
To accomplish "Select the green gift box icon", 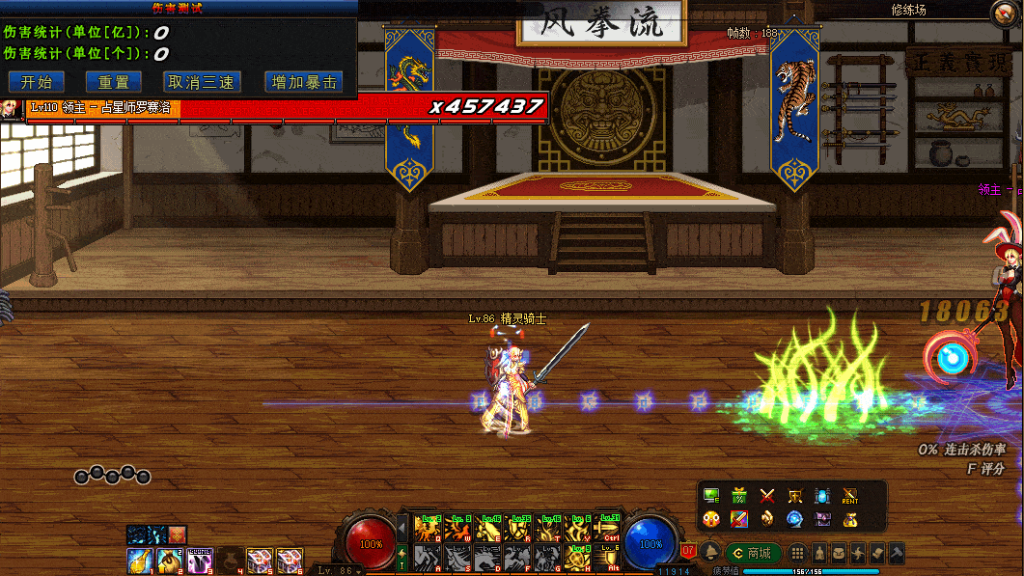I will [x=740, y=495].
